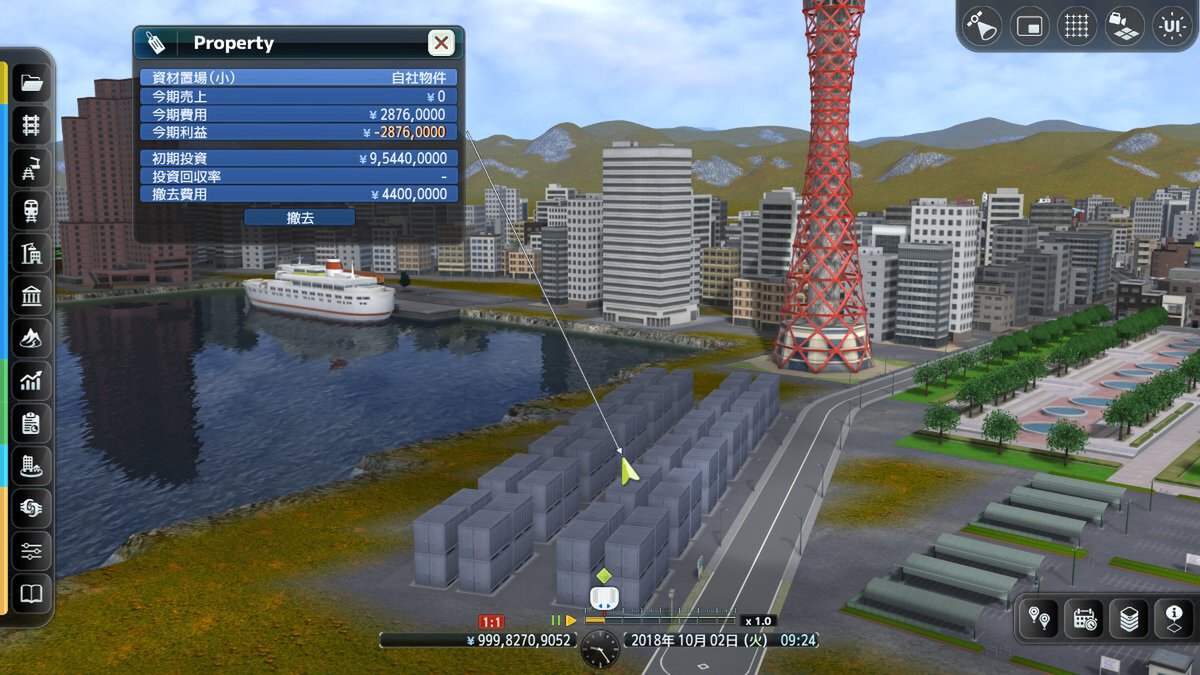The width and height of the screenshot is (1200, 675).
Task: Click the 撤去 demolish button
Action: click(x=299, y=217)
